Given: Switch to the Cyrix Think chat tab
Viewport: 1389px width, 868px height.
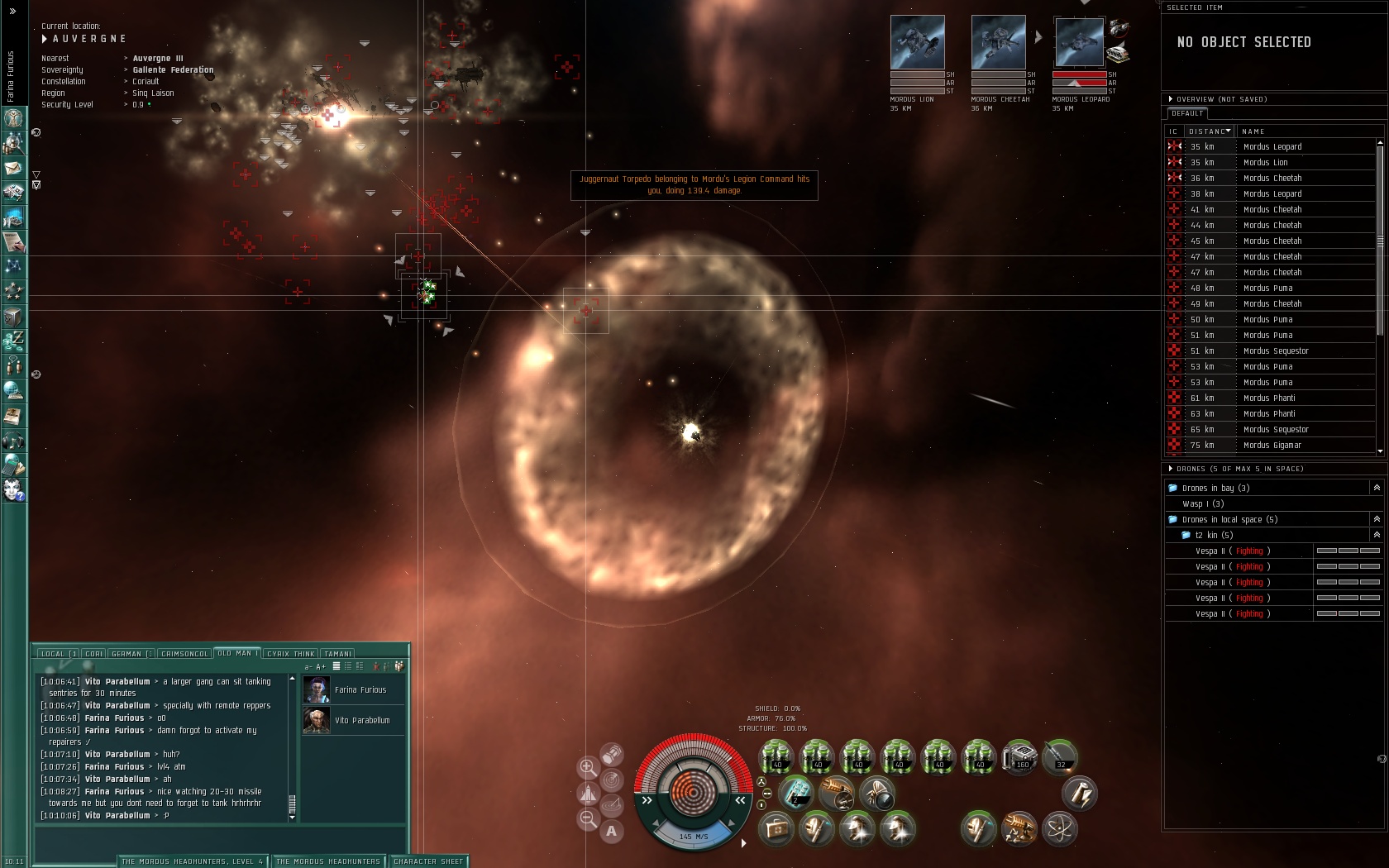Looking at the screenshot, I should (290, 654).
